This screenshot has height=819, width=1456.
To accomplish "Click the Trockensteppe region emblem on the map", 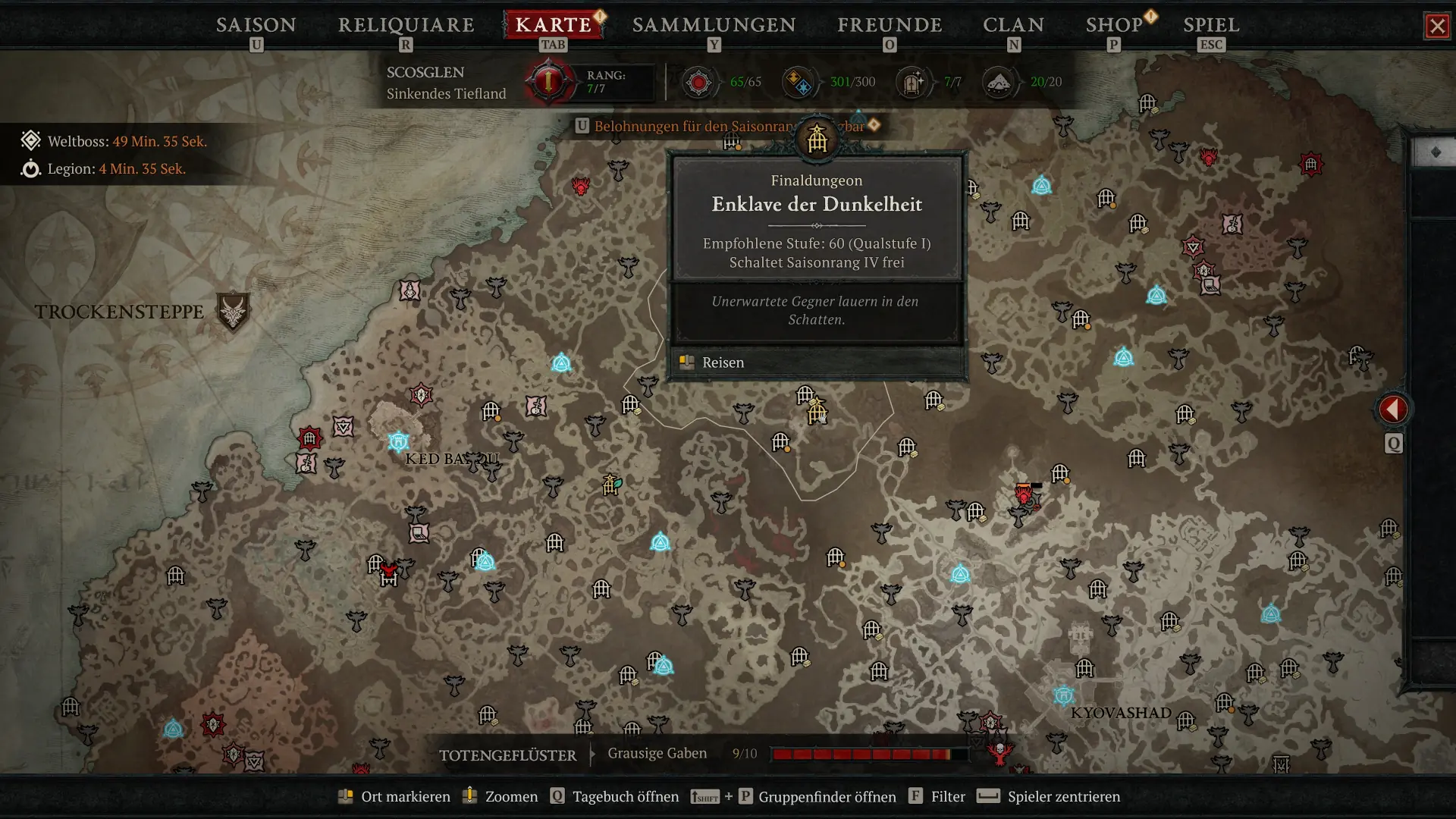I will (x=235, y=312).
